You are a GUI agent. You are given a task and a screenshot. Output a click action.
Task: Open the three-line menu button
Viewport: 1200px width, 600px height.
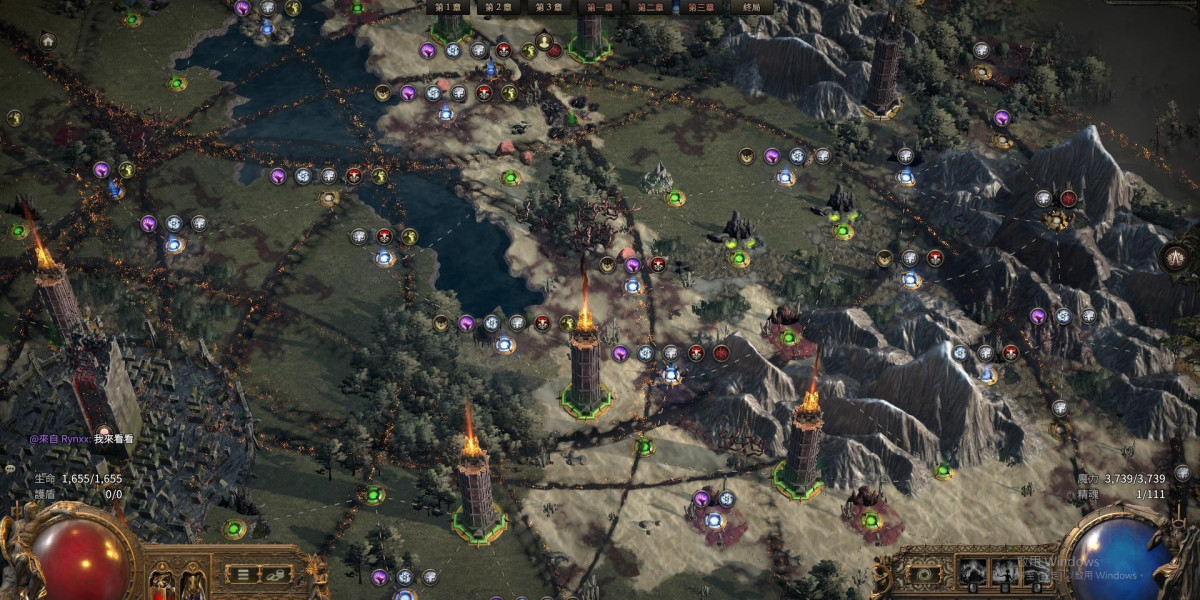[241, 573]
